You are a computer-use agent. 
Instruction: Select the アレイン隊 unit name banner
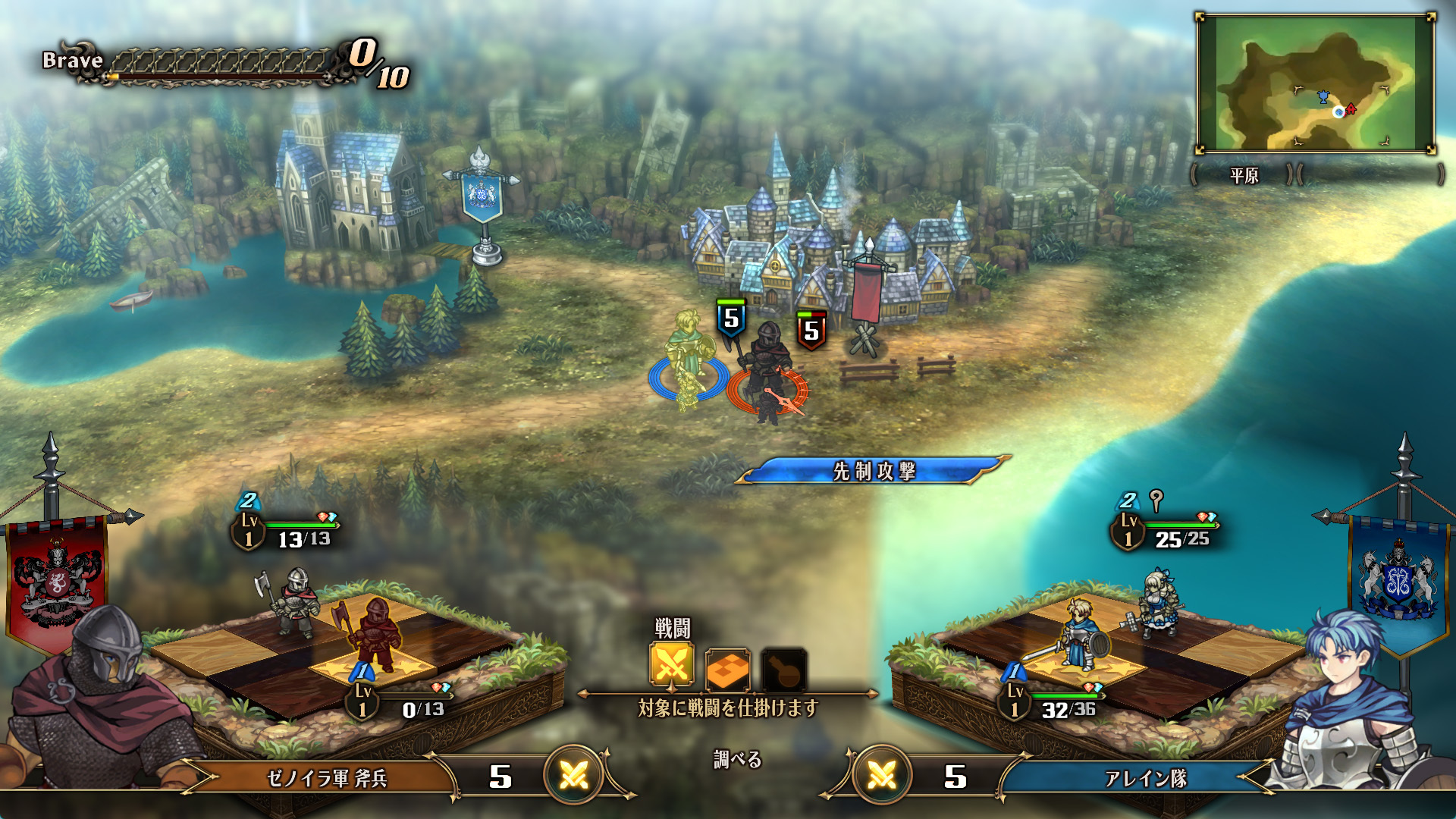(x=1145, y=779)
